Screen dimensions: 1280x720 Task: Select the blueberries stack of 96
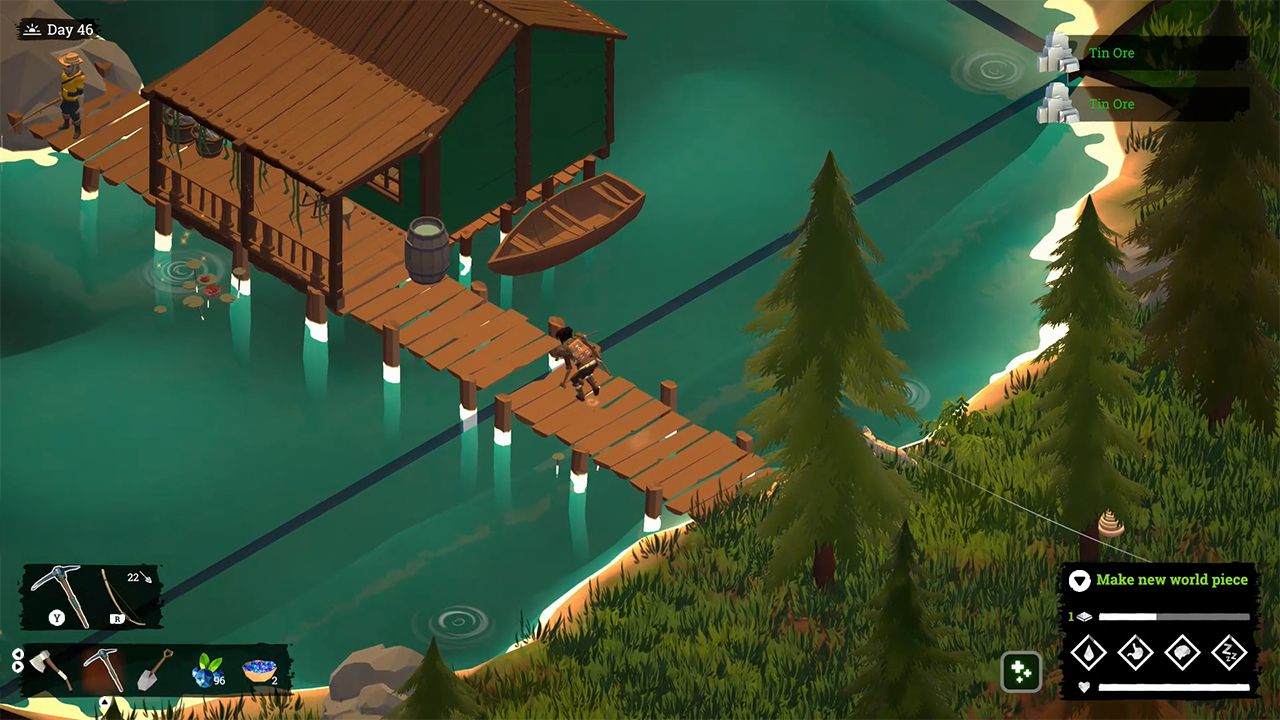point(206,671)
